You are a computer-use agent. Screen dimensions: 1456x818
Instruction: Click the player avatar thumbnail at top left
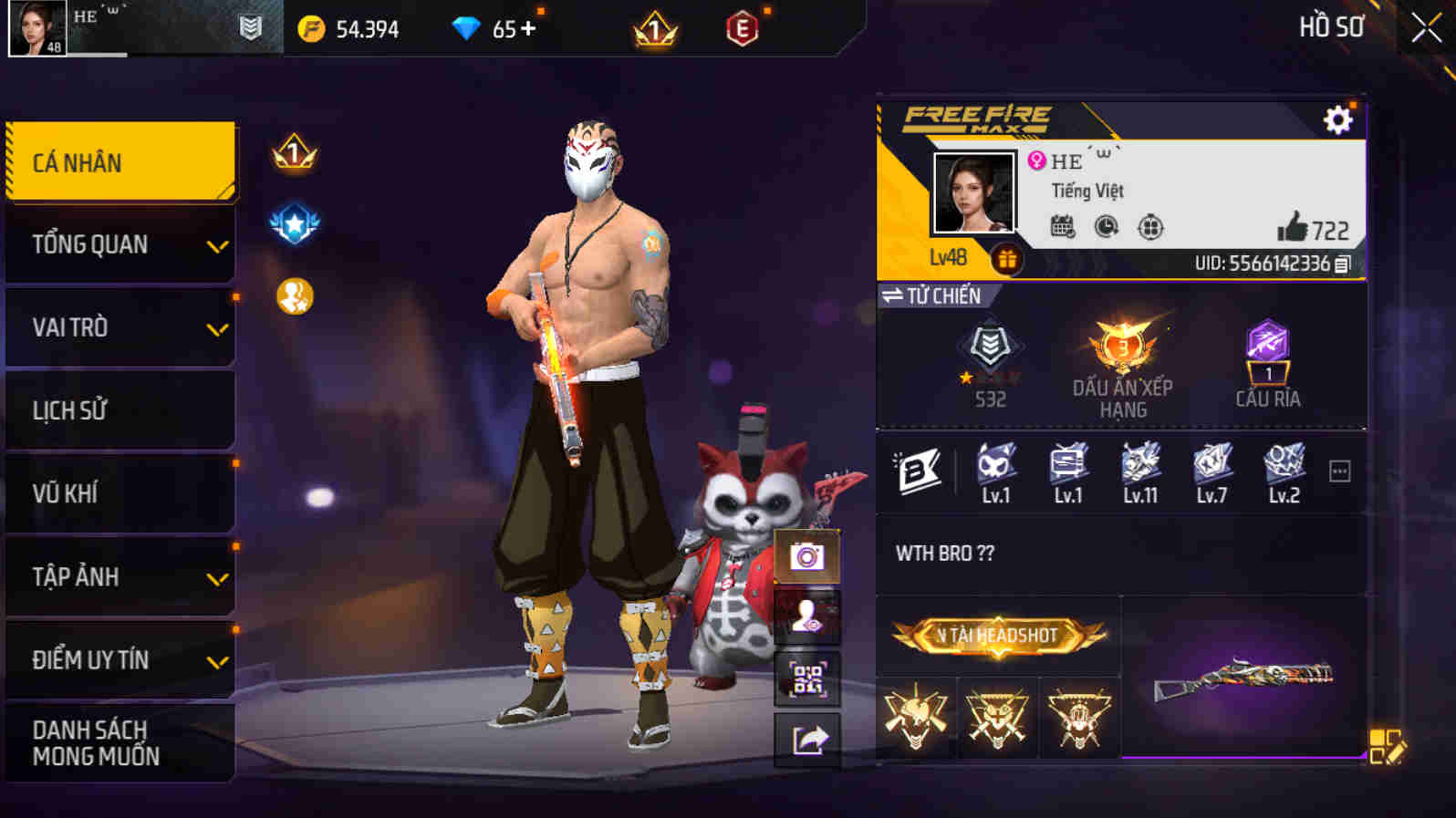(38, 27)
